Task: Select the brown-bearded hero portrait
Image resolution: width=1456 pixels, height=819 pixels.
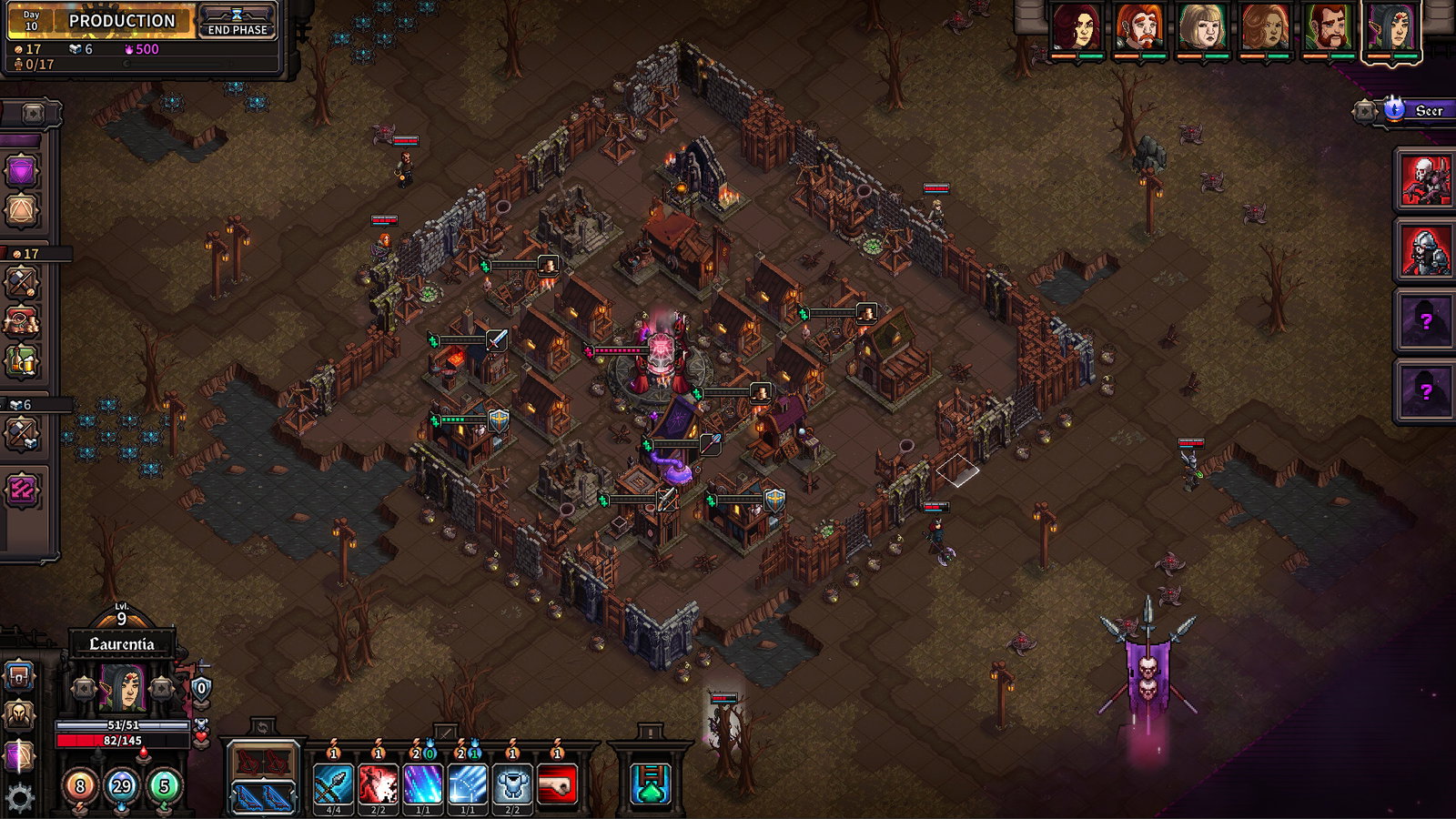Action: pos(1328,29)
